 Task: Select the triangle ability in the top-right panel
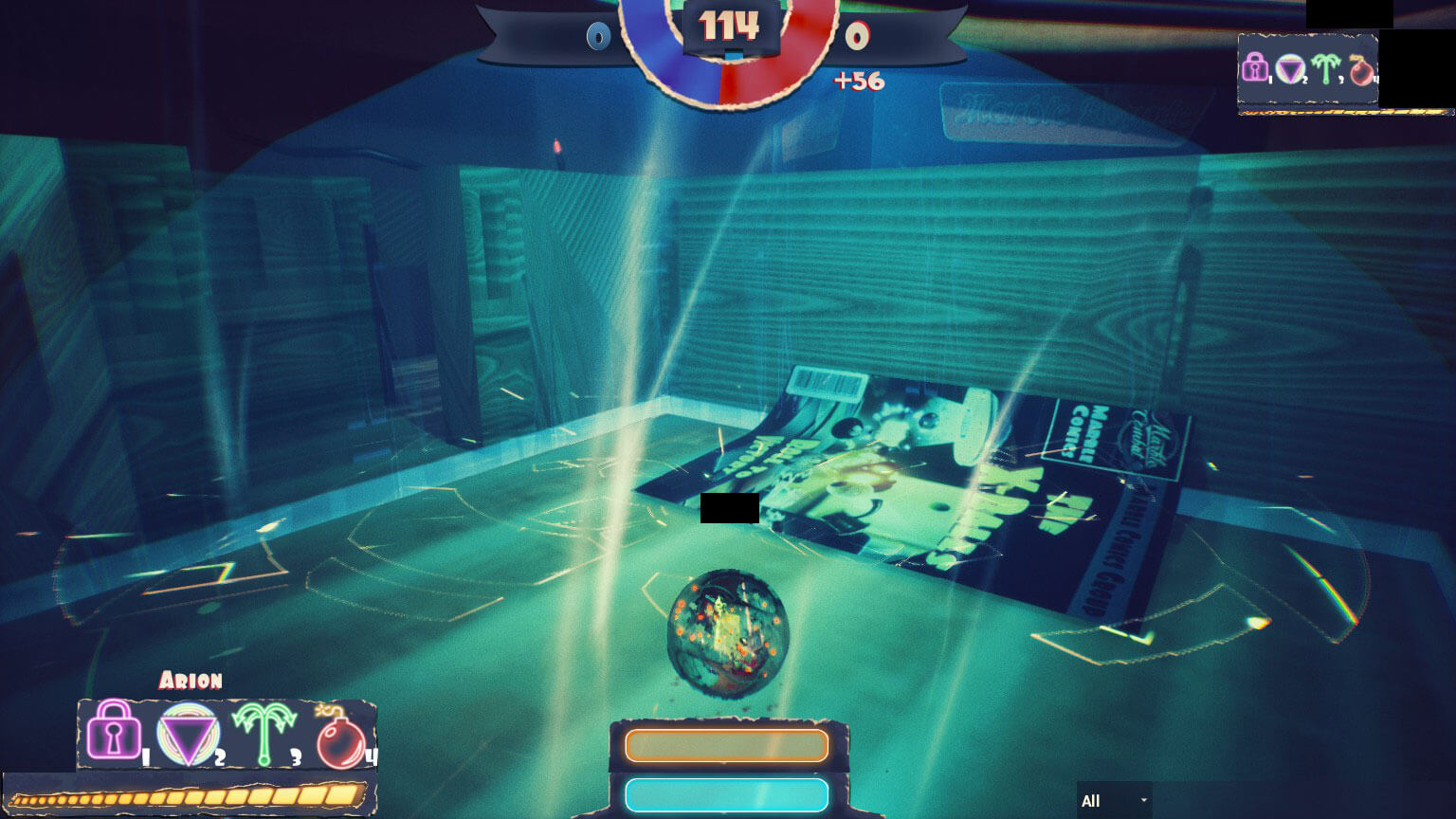tap(1290, 69)
